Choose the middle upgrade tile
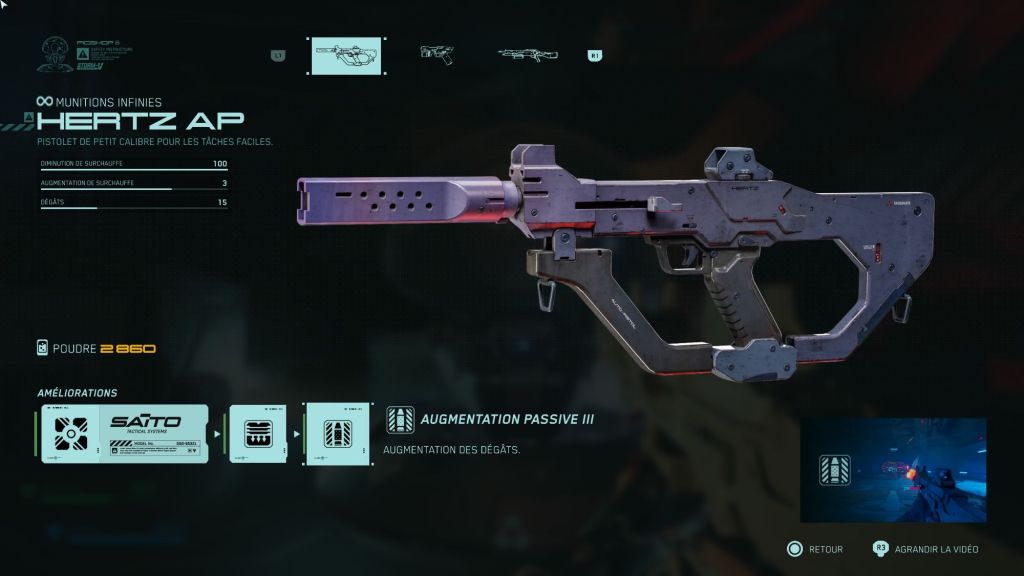The width and height of the screenshot is (1024, 576). [258, 433]
